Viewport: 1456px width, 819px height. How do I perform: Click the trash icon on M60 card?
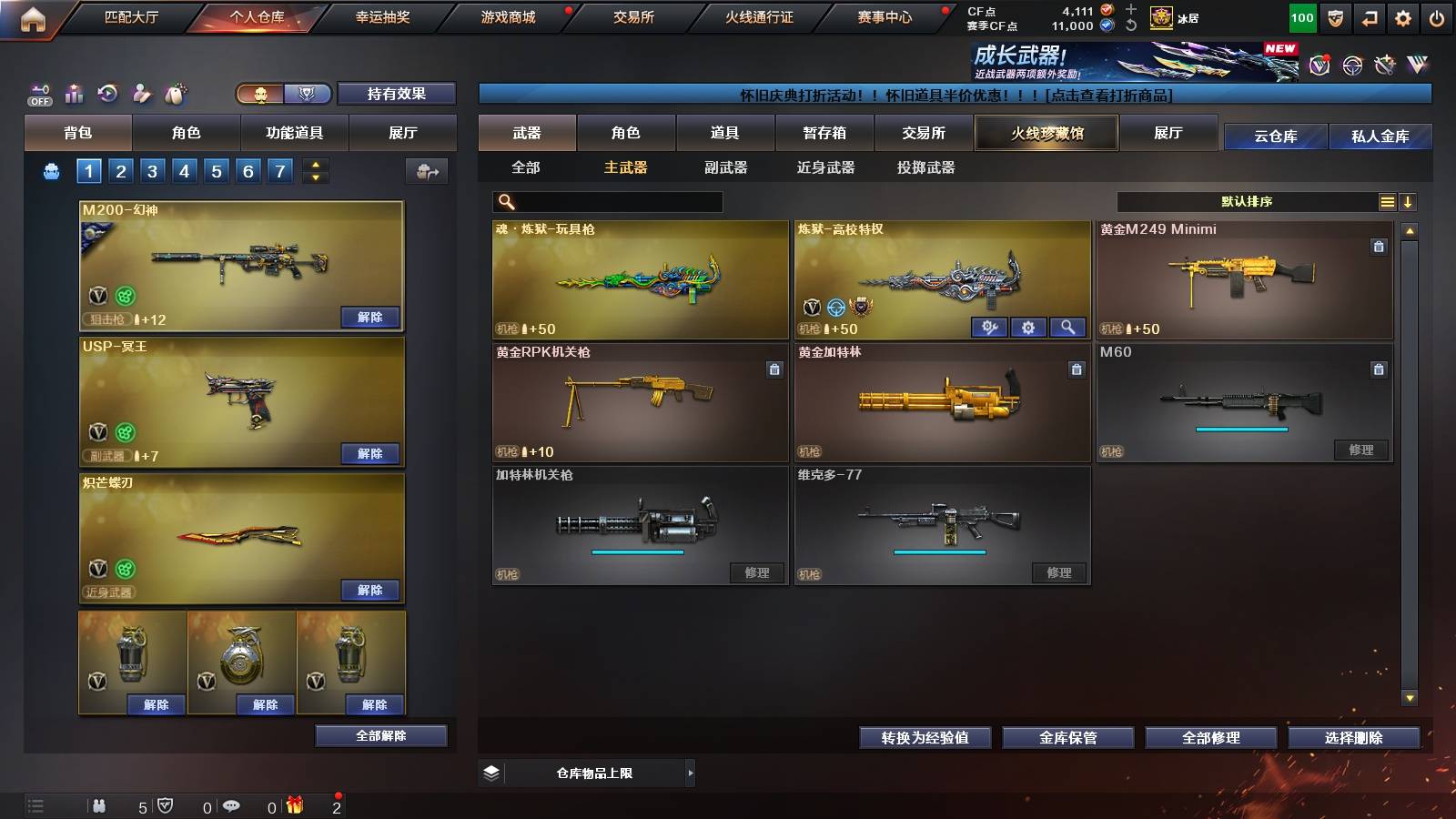click(x=1380, y=369)
